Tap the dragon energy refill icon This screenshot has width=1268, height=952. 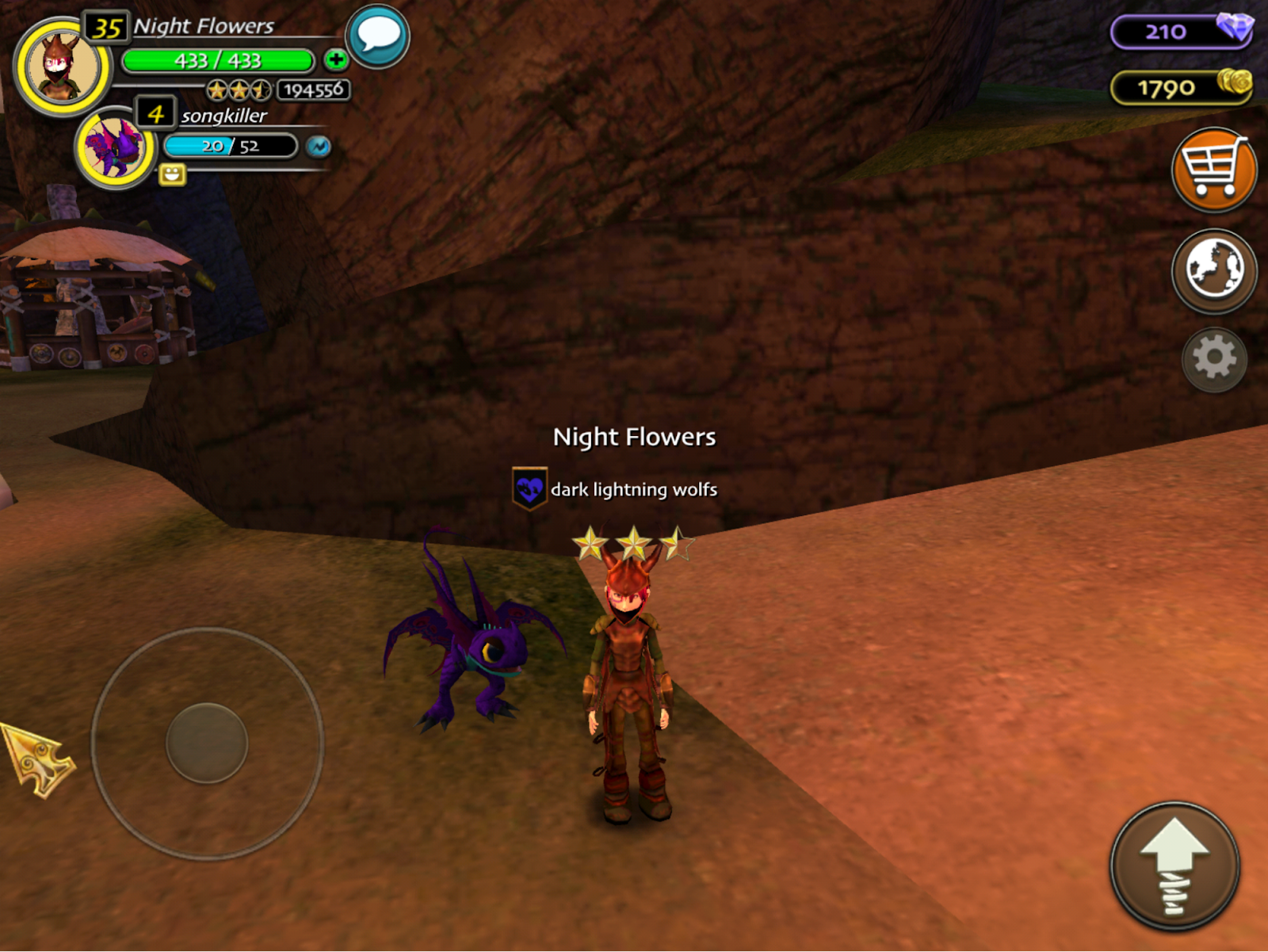319,147
